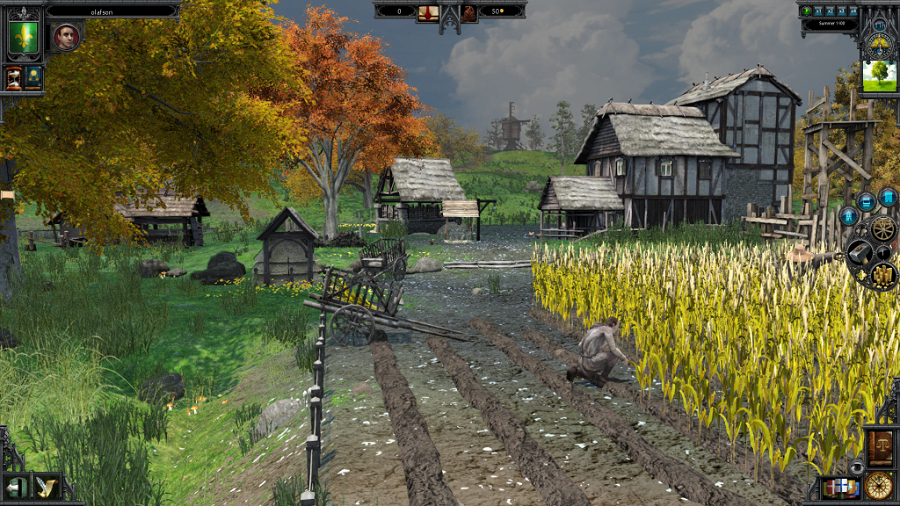The height and width of the screenshot is (506, 900).
Task: Open the gold coins action icon
Action: pos(884,273)
